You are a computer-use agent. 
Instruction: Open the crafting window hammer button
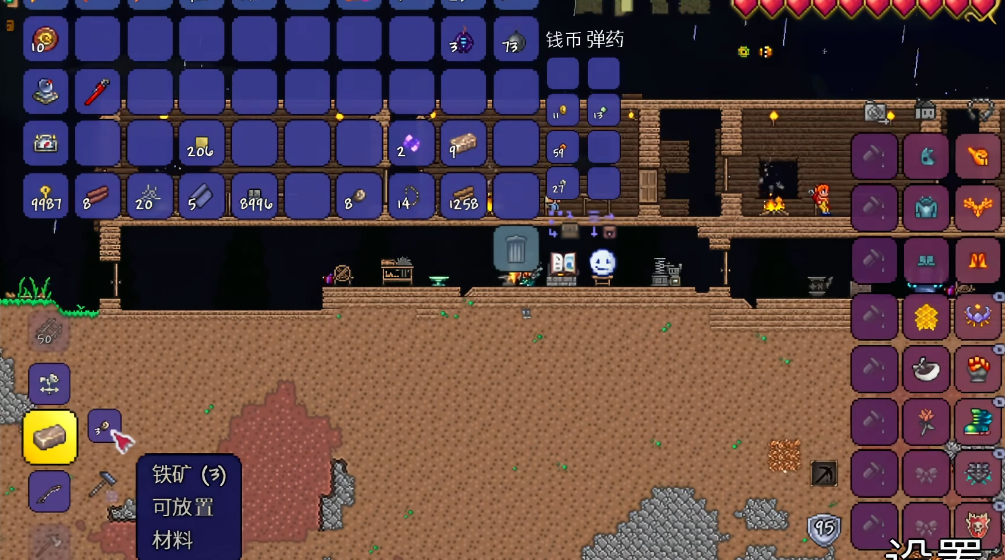point(102,483)
